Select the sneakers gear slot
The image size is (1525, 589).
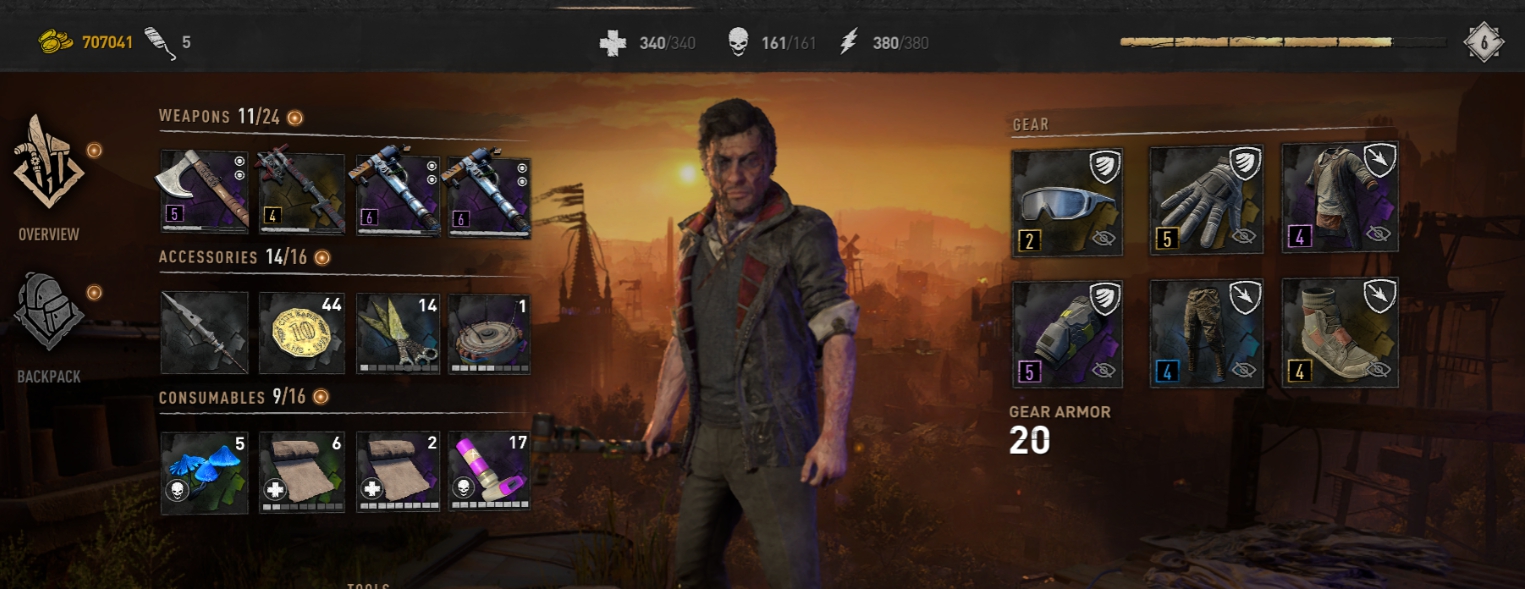point(1340,333)
